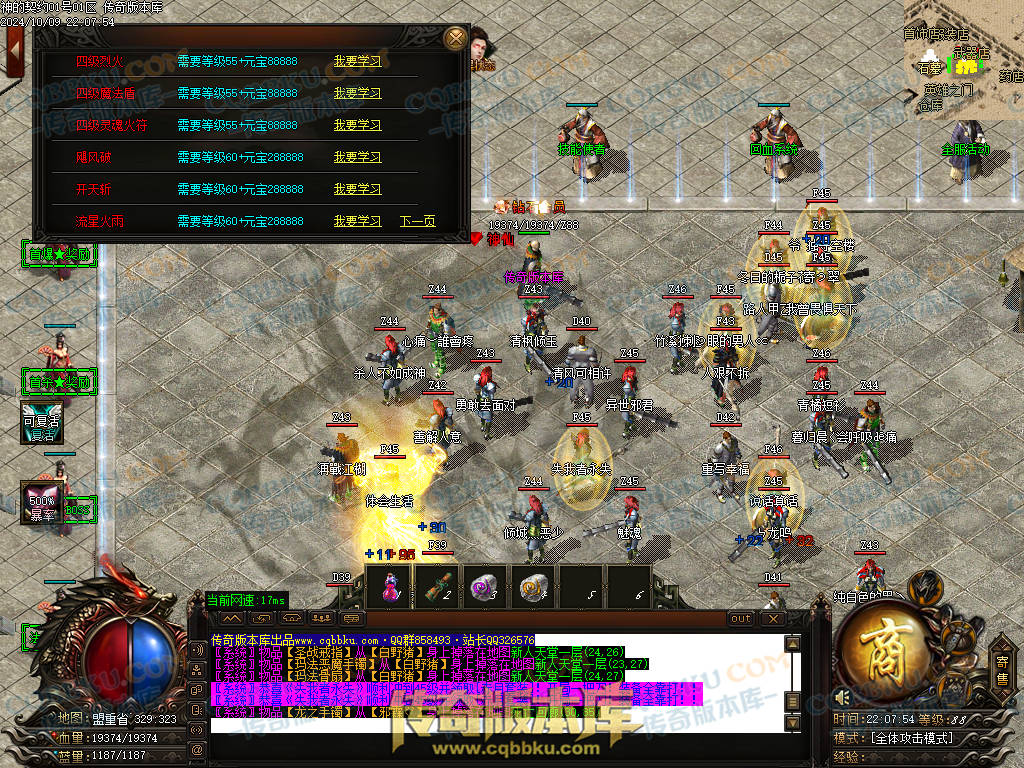Select the orange swirl stone in slot 4

pyautogui.click(x=533, y=587)
